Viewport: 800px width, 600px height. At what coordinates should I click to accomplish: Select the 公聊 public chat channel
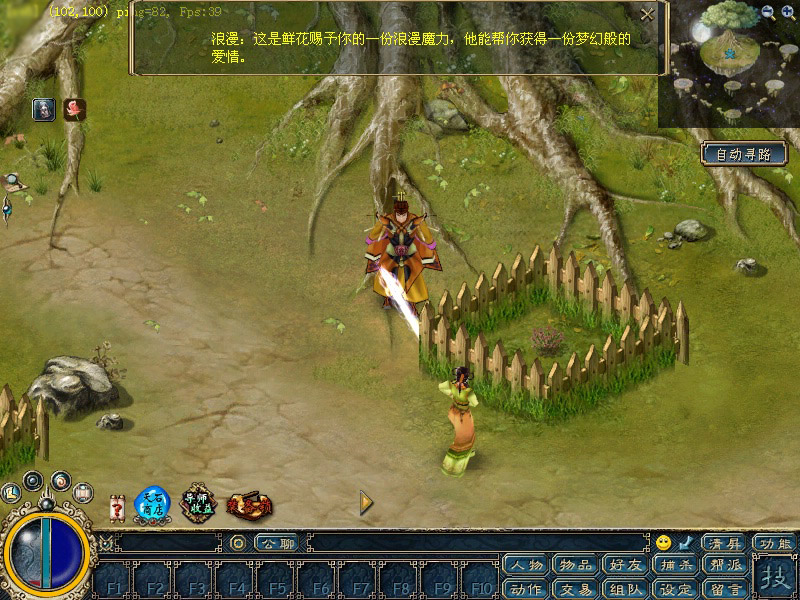click(275, 543)
